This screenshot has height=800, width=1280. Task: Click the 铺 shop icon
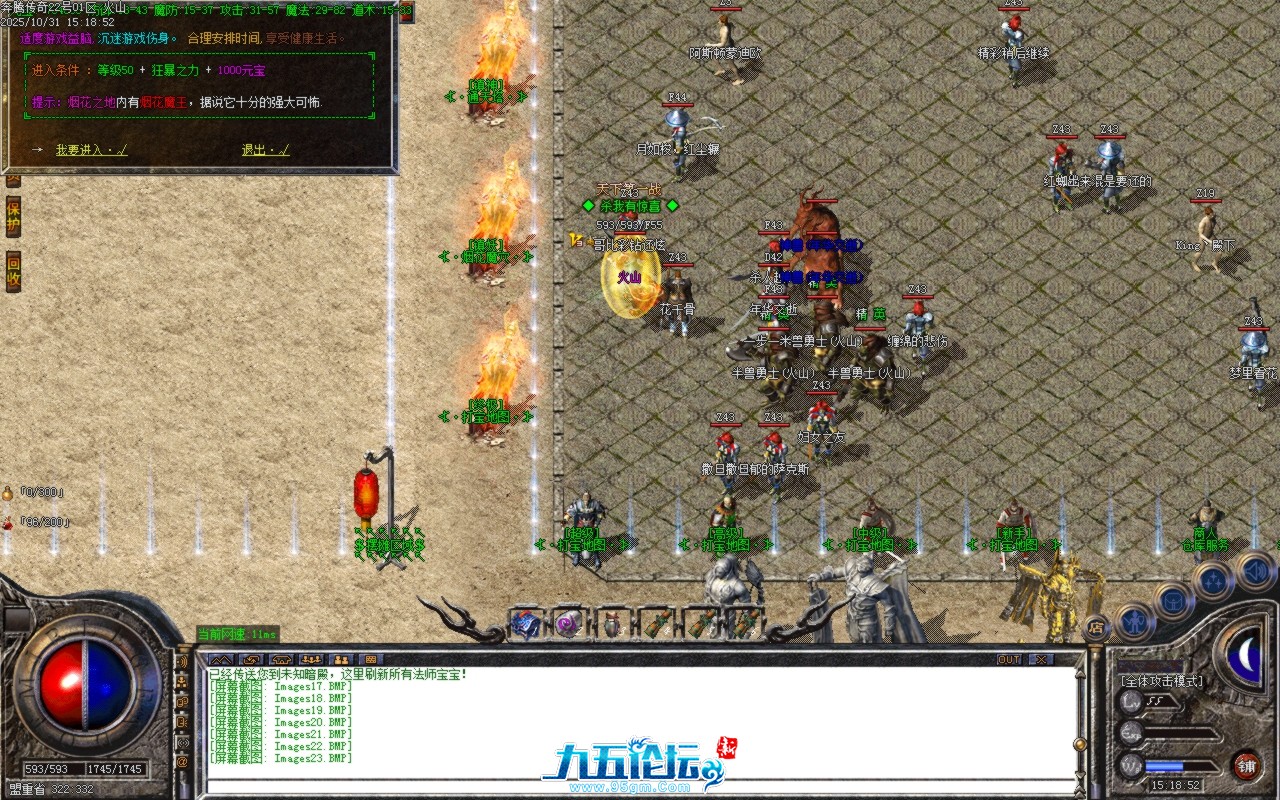[1248, 765]
